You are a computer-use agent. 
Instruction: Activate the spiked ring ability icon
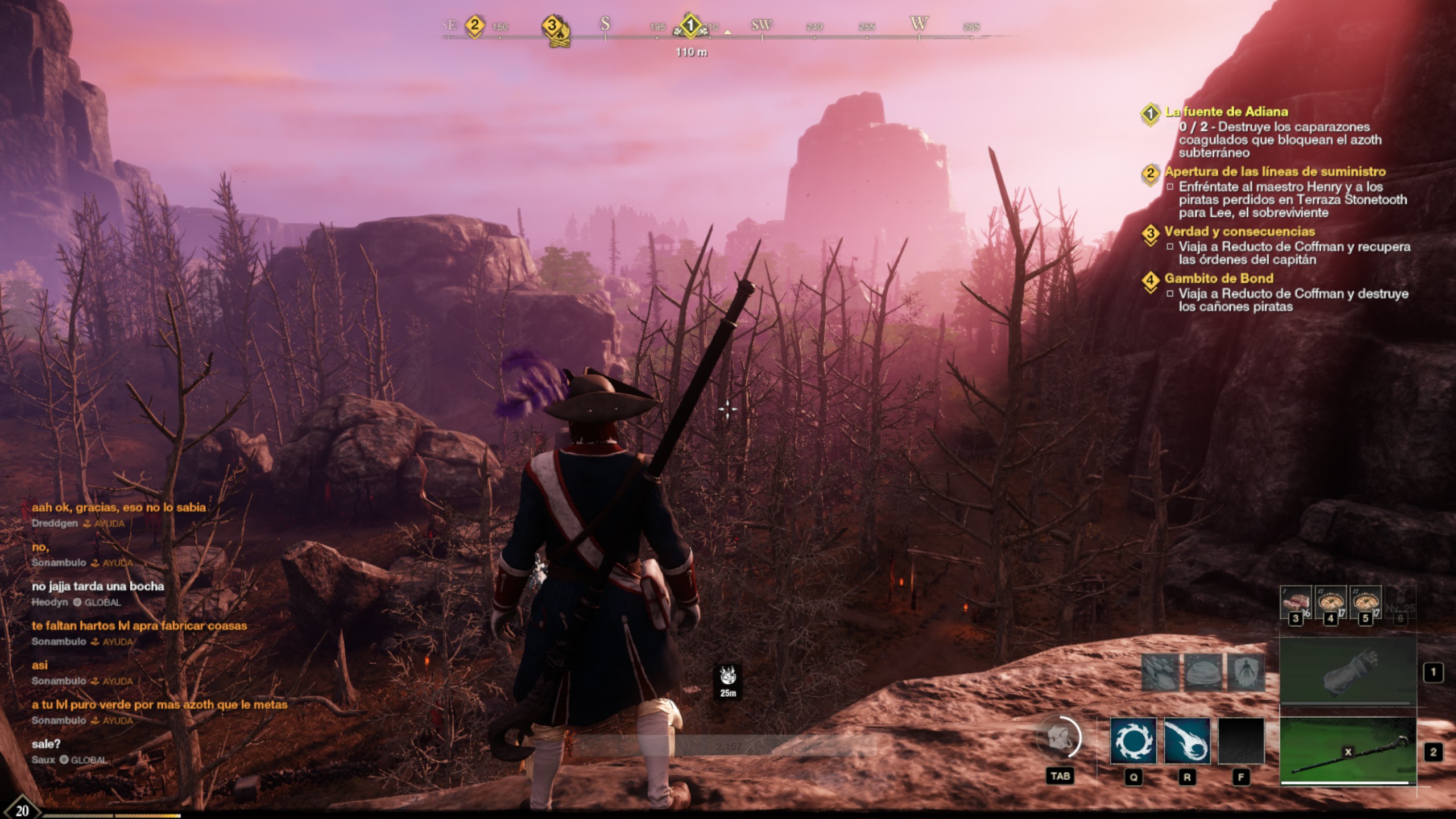[x=1133, y=741]
